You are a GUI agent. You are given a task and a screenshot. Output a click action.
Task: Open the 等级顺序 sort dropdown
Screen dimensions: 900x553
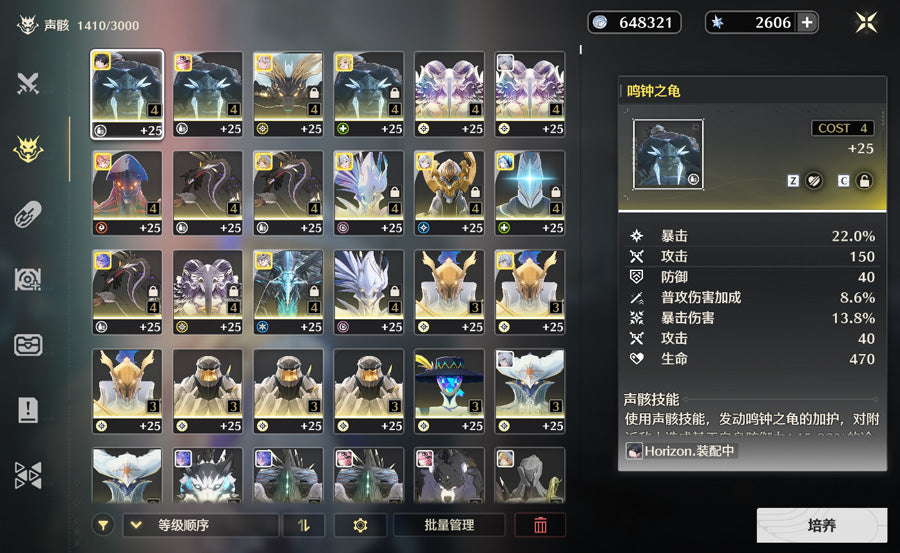coord(200,525)
